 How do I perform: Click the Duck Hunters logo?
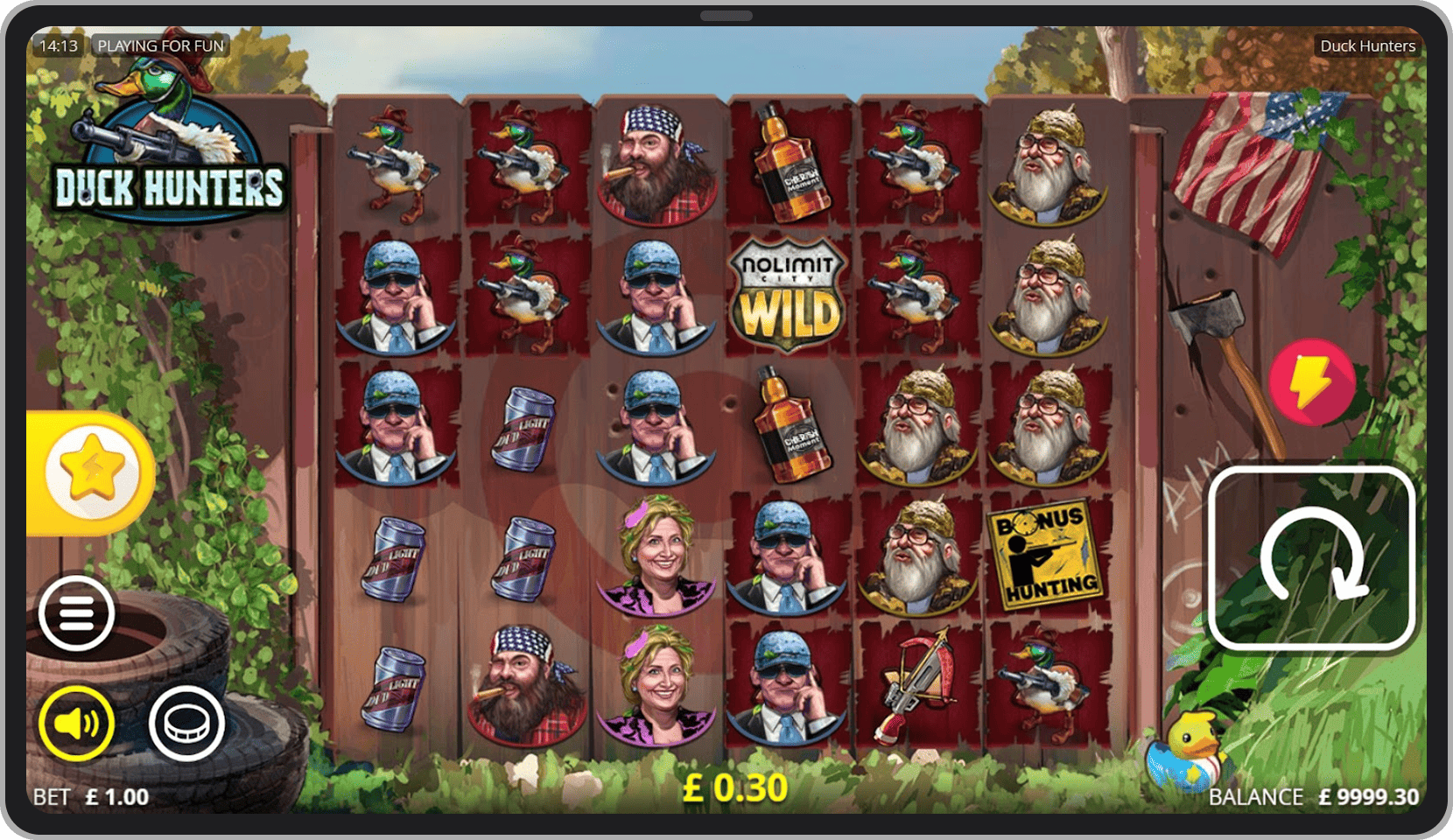pyautogui.click(x=172, y=140)
